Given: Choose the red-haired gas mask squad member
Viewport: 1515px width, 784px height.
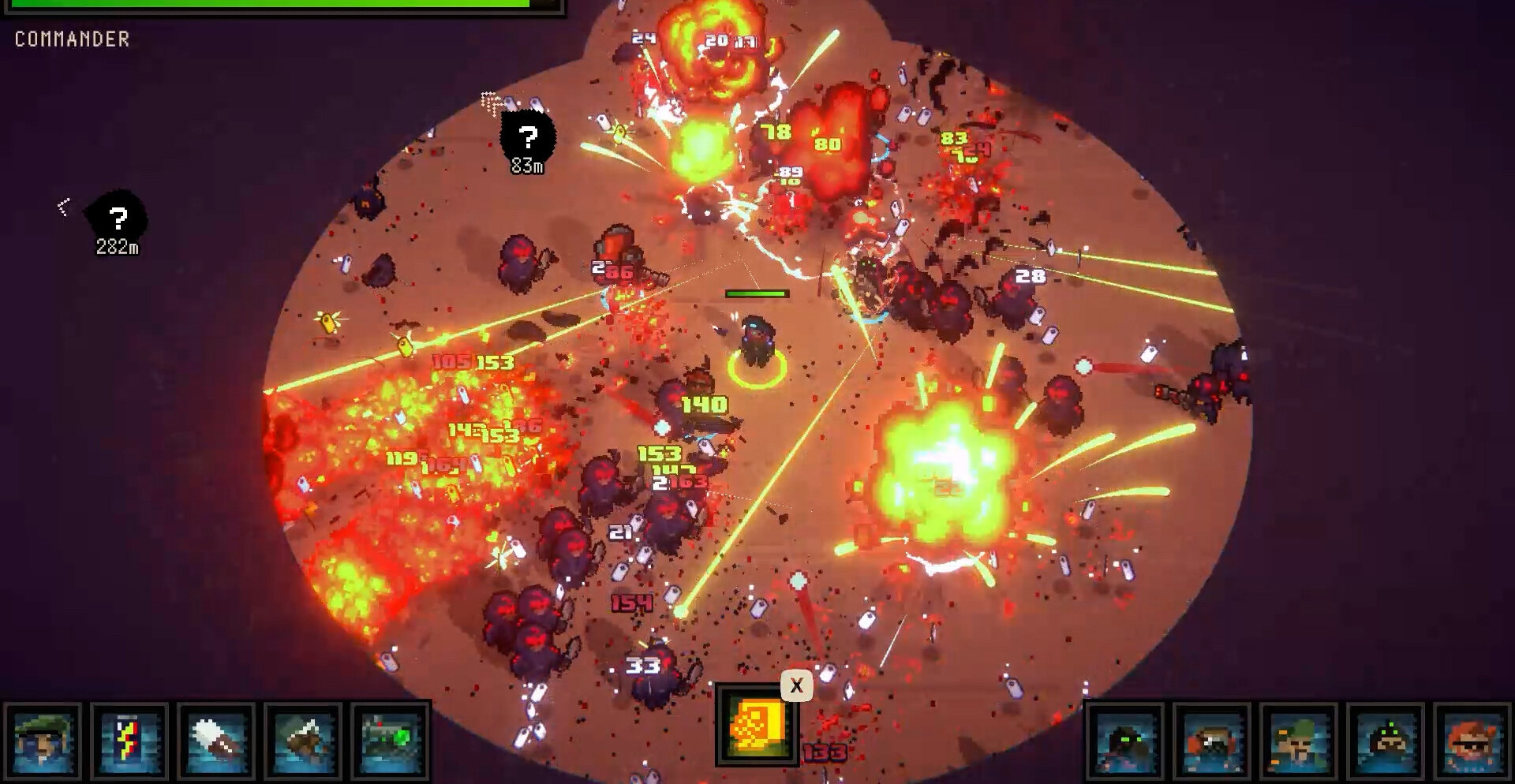Looking at the screenshot, I should [1212, 742].
